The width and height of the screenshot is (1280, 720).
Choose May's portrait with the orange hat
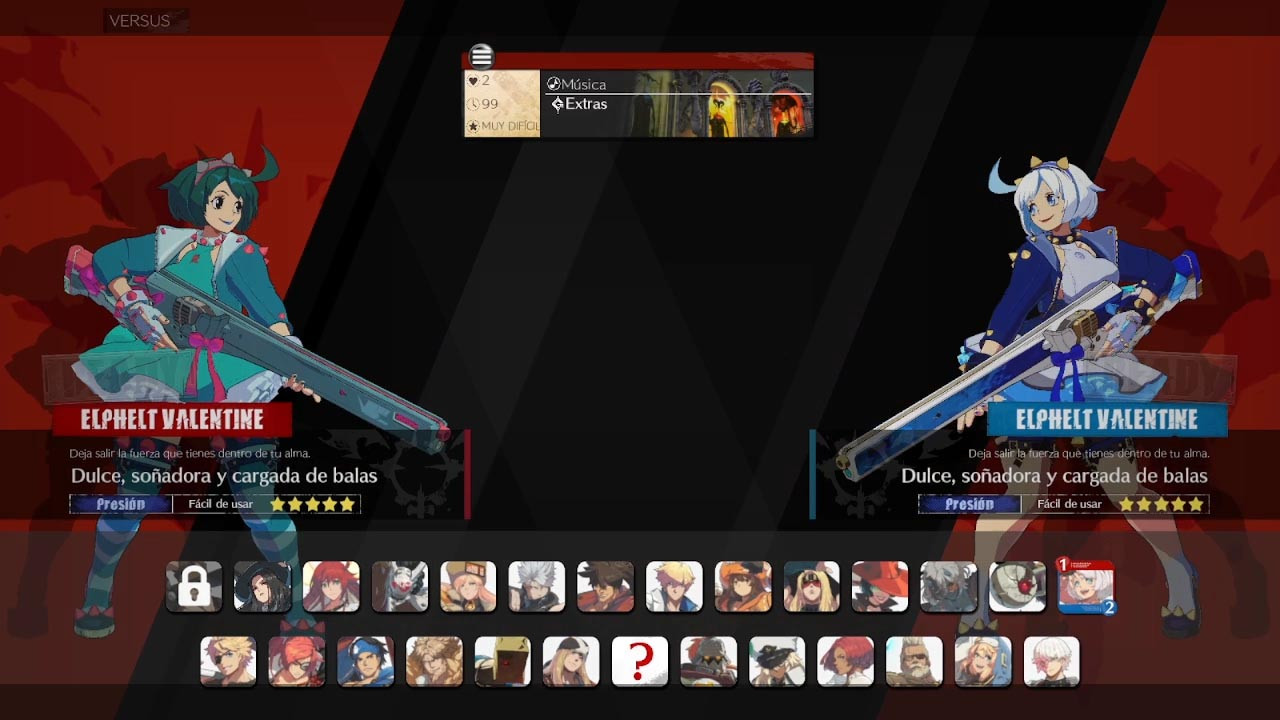pyautogui.click(x=741, y=587)
